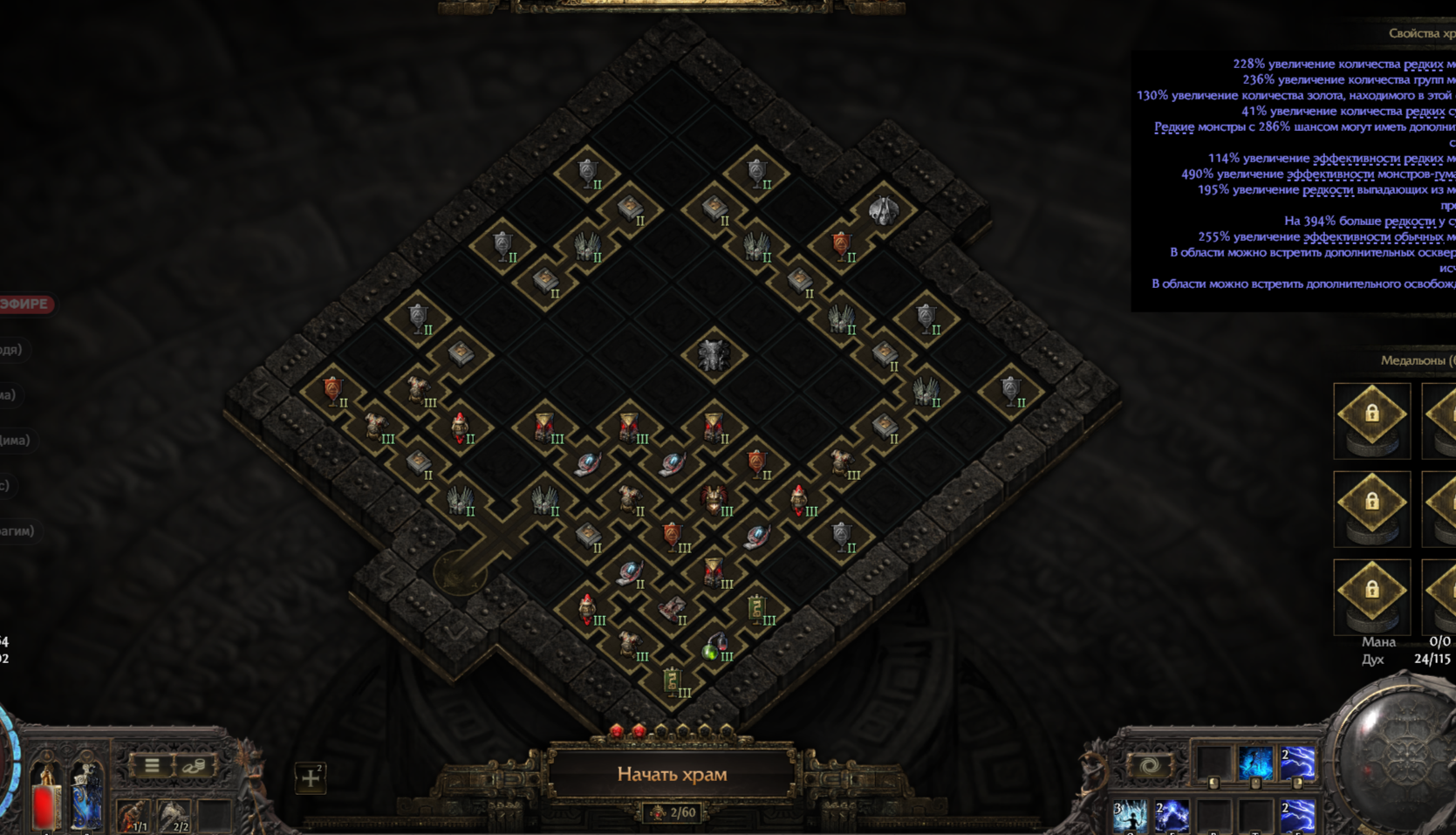Open the coins and rings shop button

click(x=194, y=766)
